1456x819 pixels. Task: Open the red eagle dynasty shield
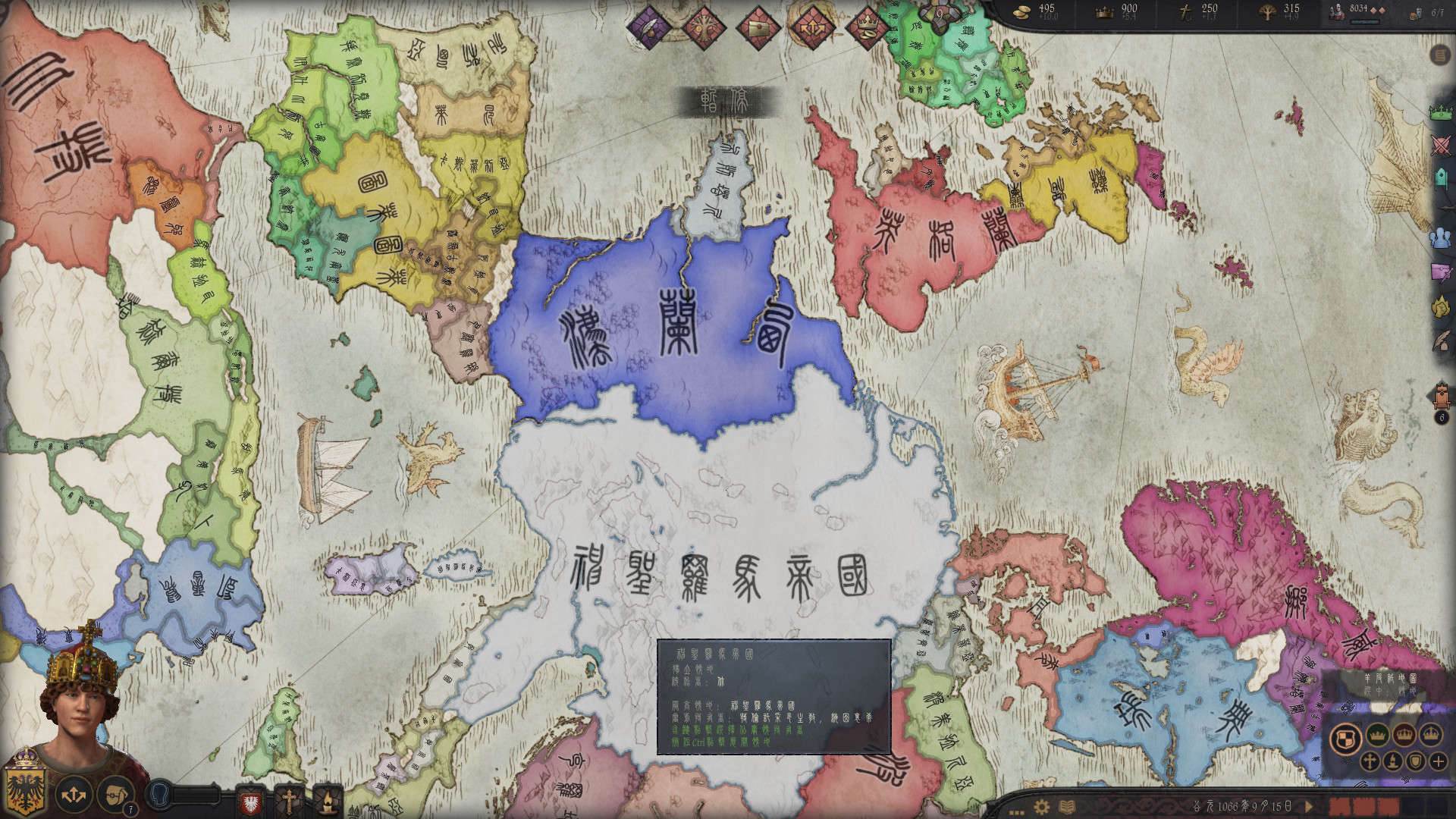pos(250,801)
